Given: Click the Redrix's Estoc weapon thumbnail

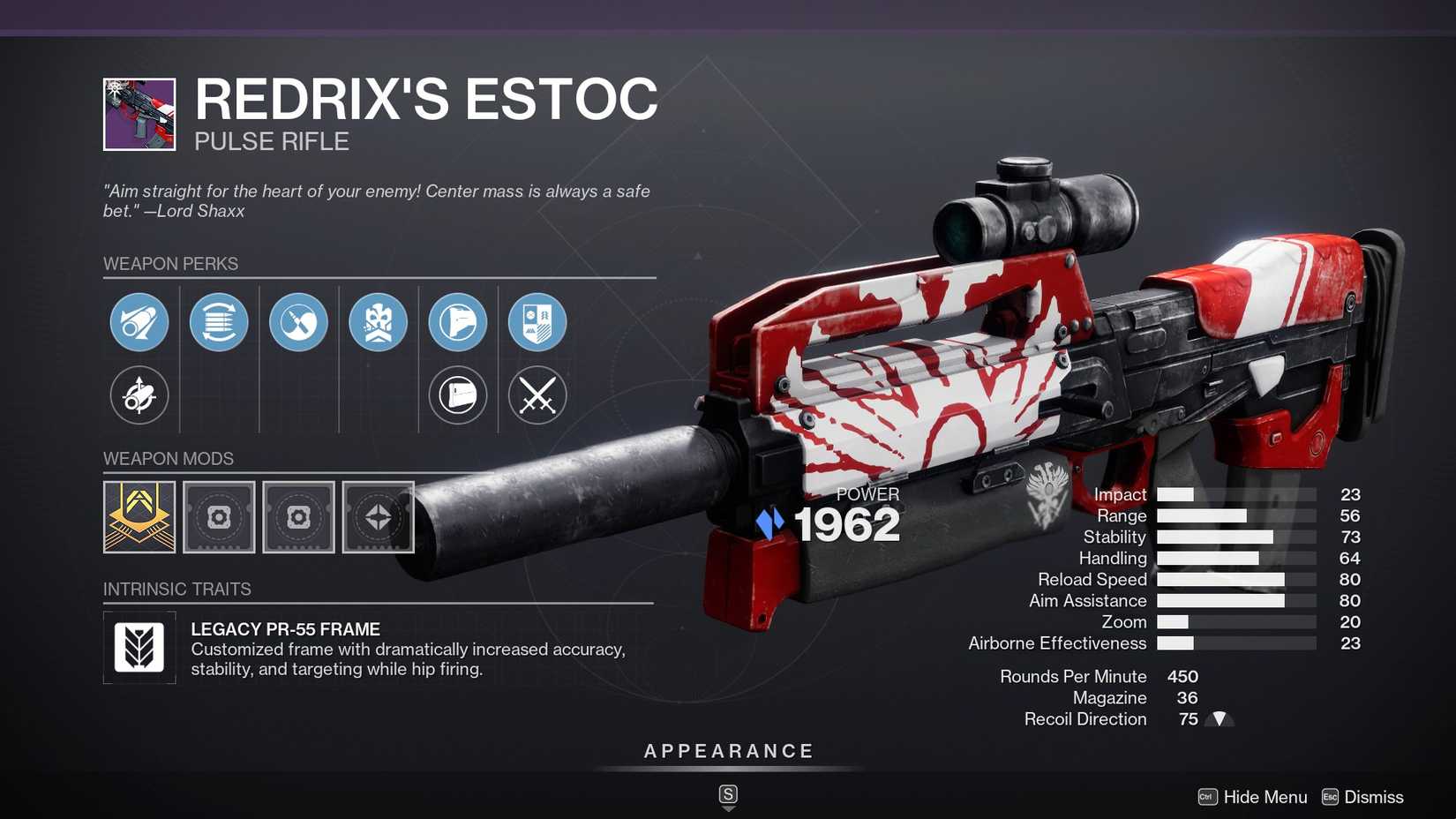Looking at the screenshot, I should (x=139, y=109).
